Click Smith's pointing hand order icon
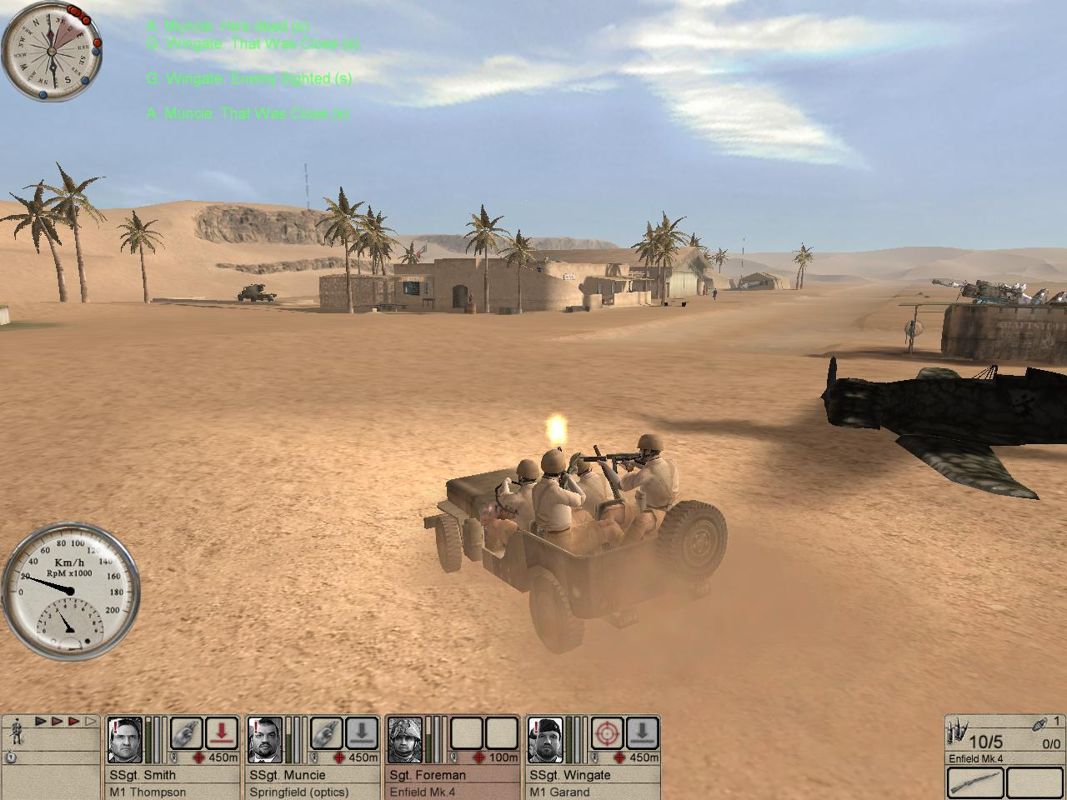Viewport: 1067px width, 800px height. click(x=186, y=733)
